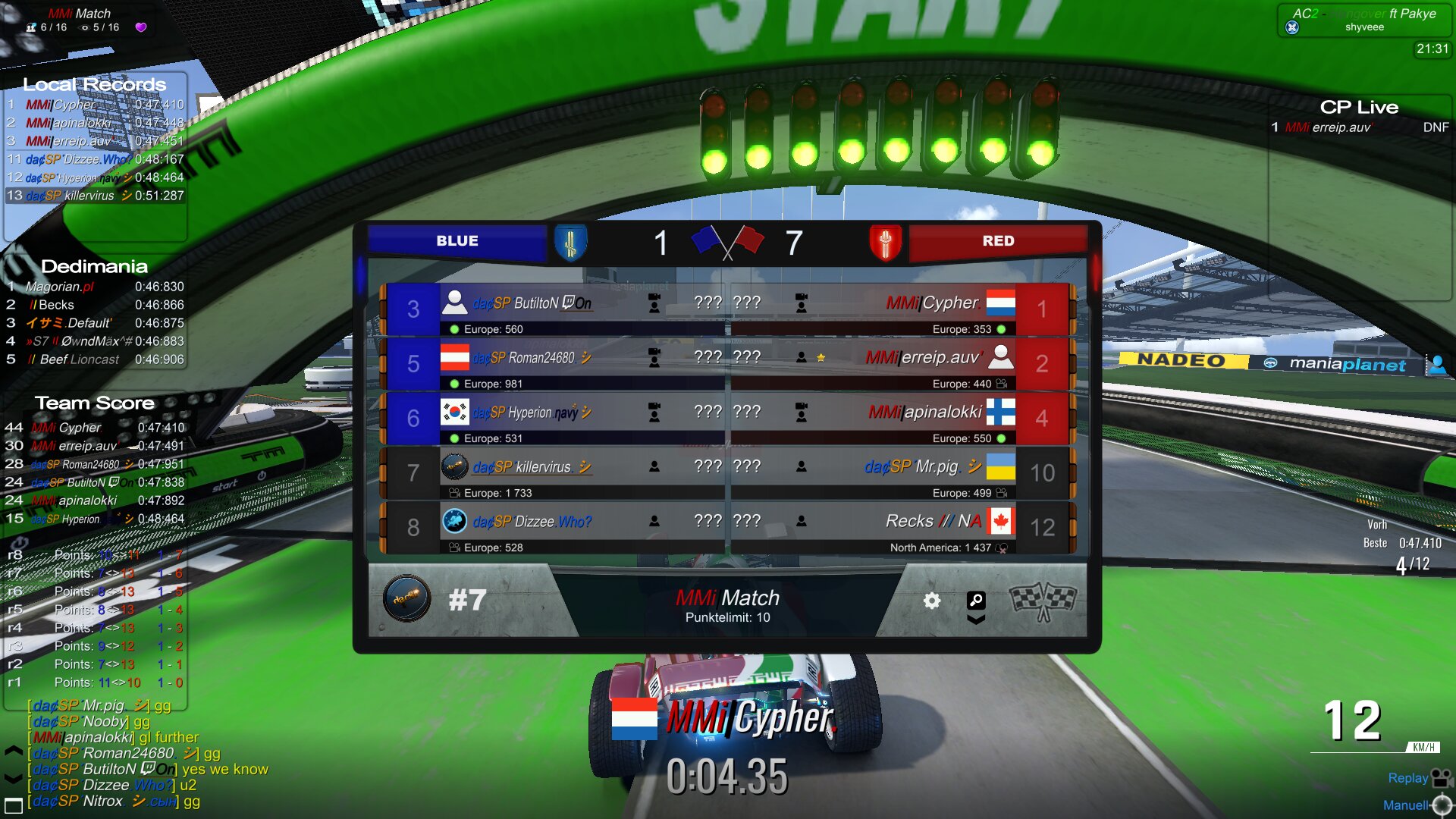Open the scoreboard gear settings

932,601
